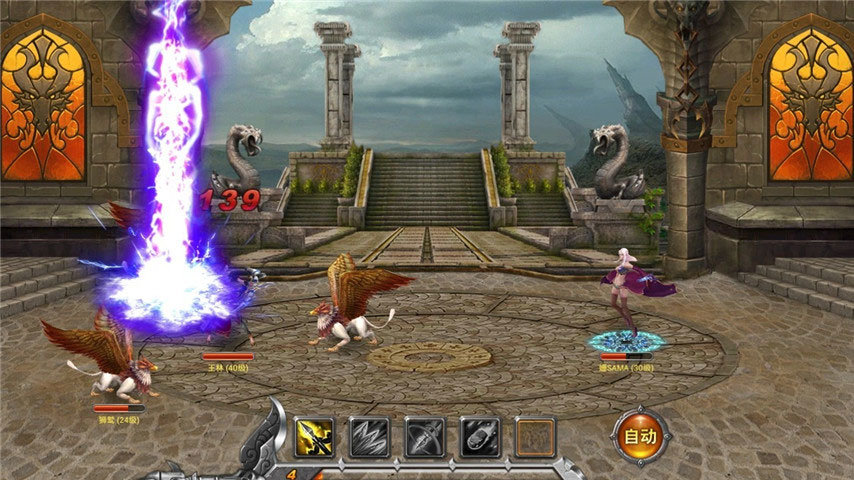The width and height of the screenshot is (854, 480).
Task: Toggle the round 自动 auto-battle button
Action: pyautogui.click(x=640, y=436)
